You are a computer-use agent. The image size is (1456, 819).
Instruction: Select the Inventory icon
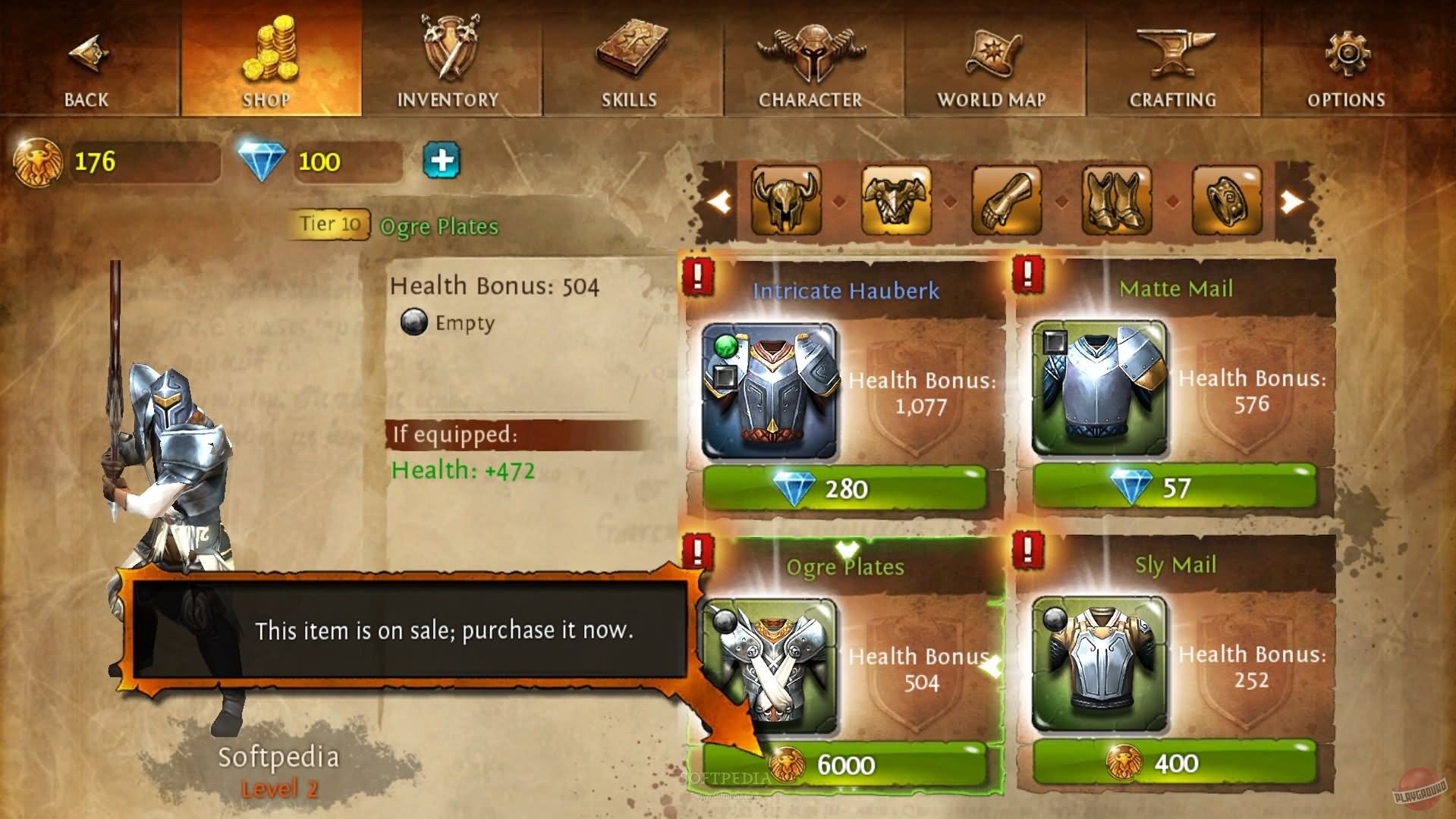(x=448, y=53)
